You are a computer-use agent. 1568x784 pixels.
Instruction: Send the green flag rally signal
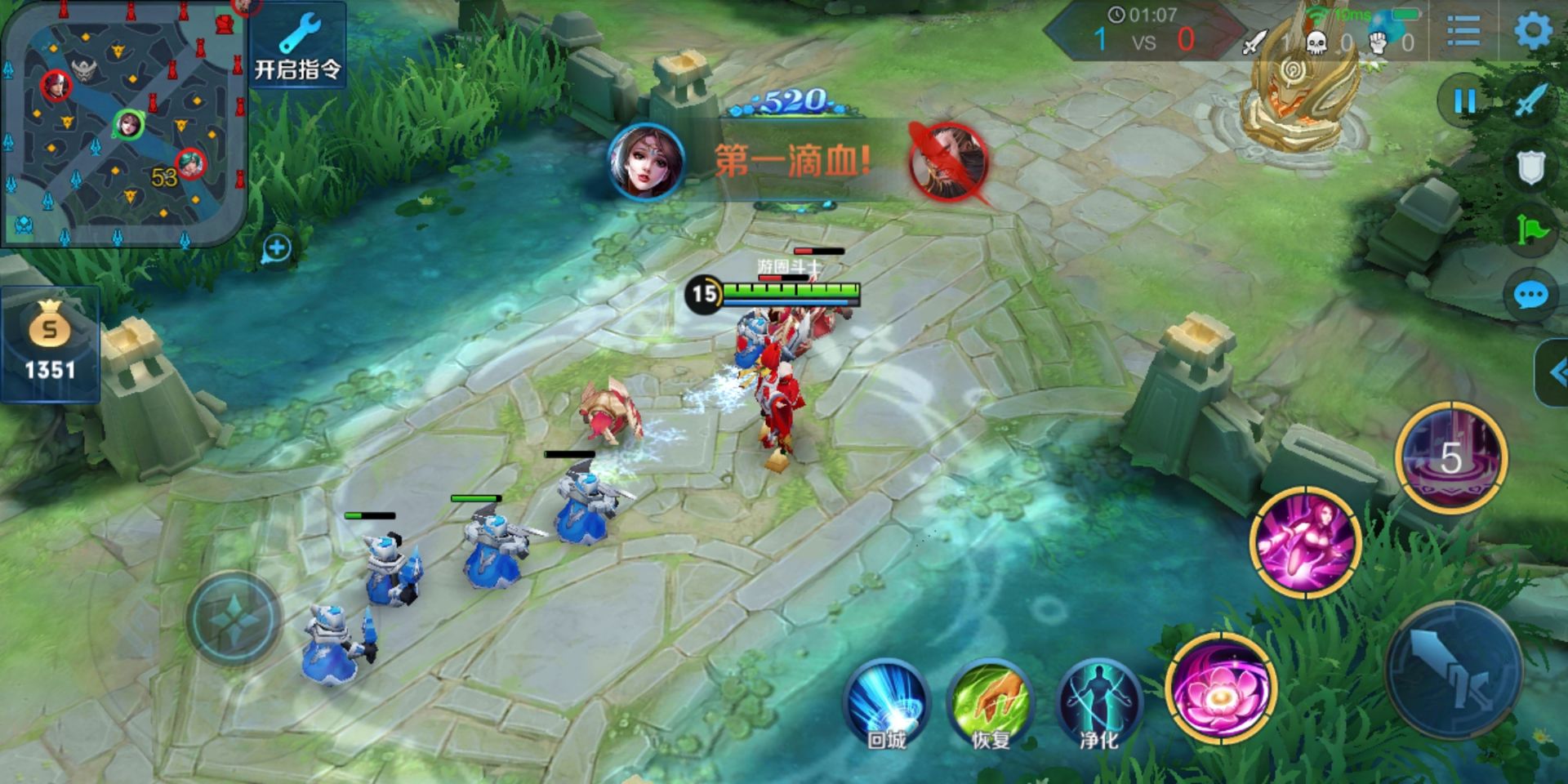[1531, 231]
